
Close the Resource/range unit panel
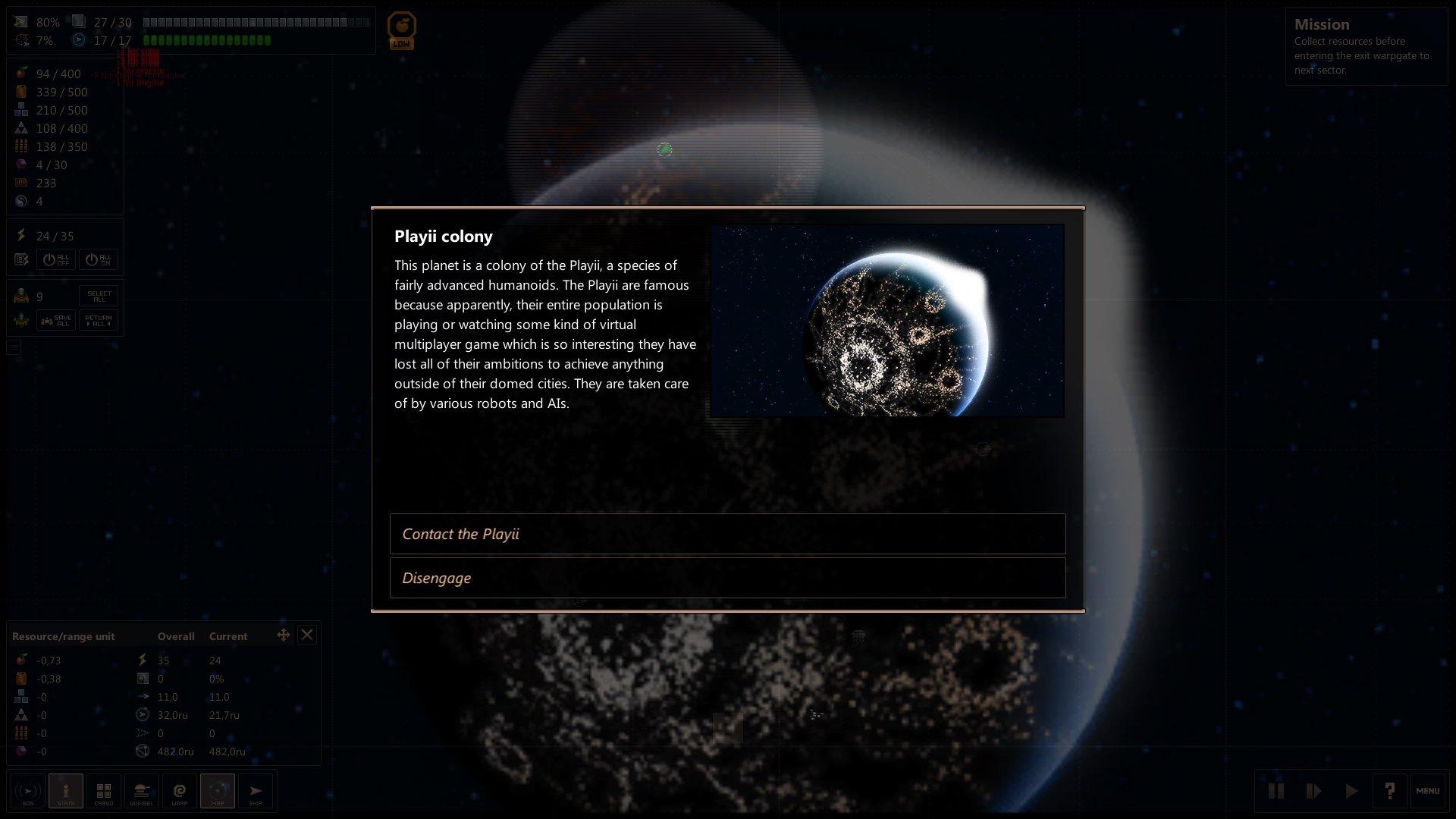coord(307,635)
